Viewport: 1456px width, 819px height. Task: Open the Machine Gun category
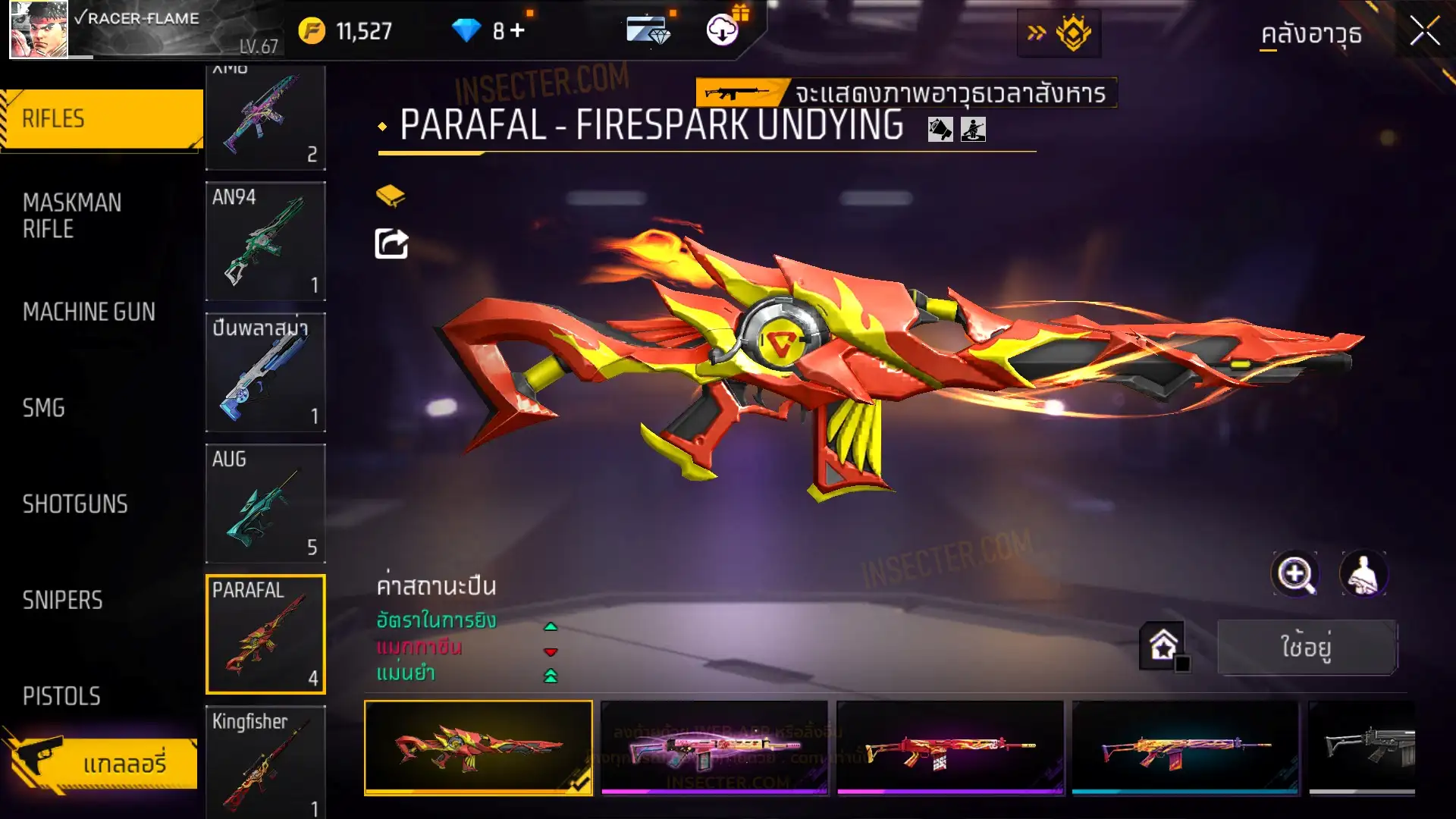tap(89, 312)
